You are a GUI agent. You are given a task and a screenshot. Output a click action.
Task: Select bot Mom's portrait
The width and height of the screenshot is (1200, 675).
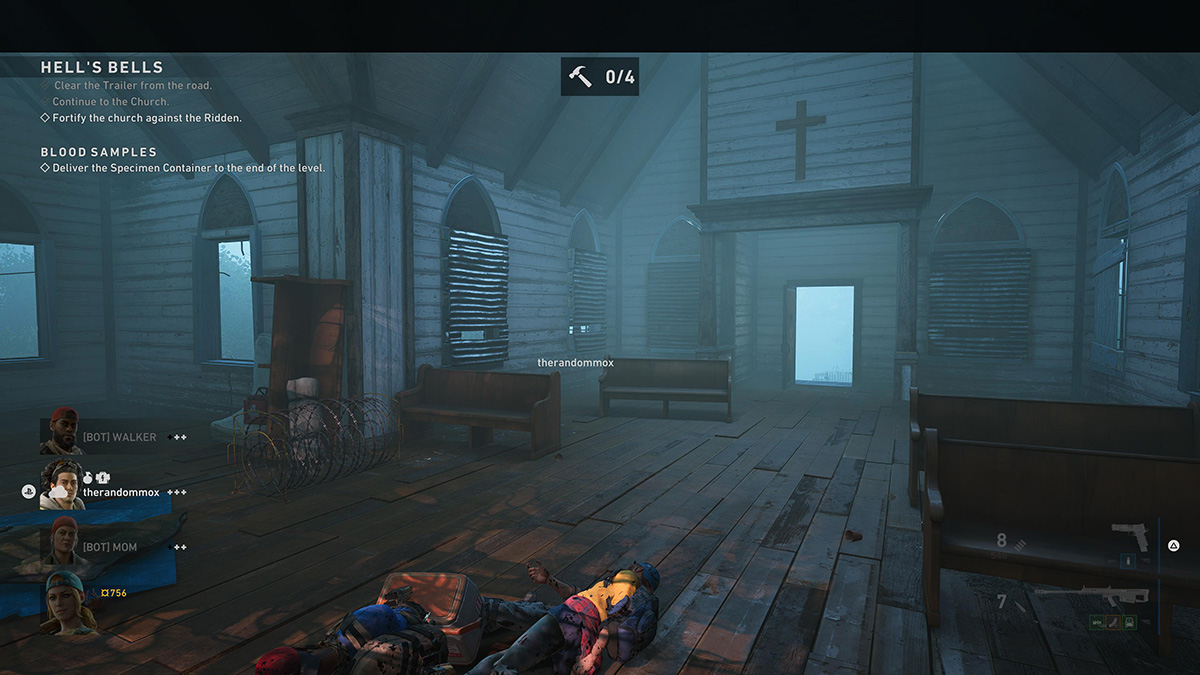62,541
